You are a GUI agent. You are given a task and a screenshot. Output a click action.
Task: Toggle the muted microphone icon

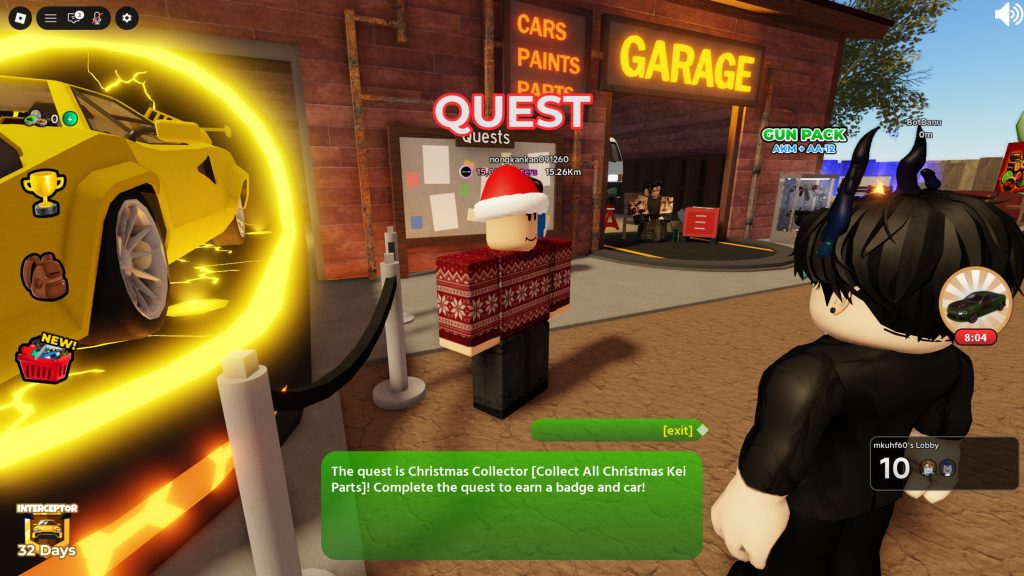(97, 18)
